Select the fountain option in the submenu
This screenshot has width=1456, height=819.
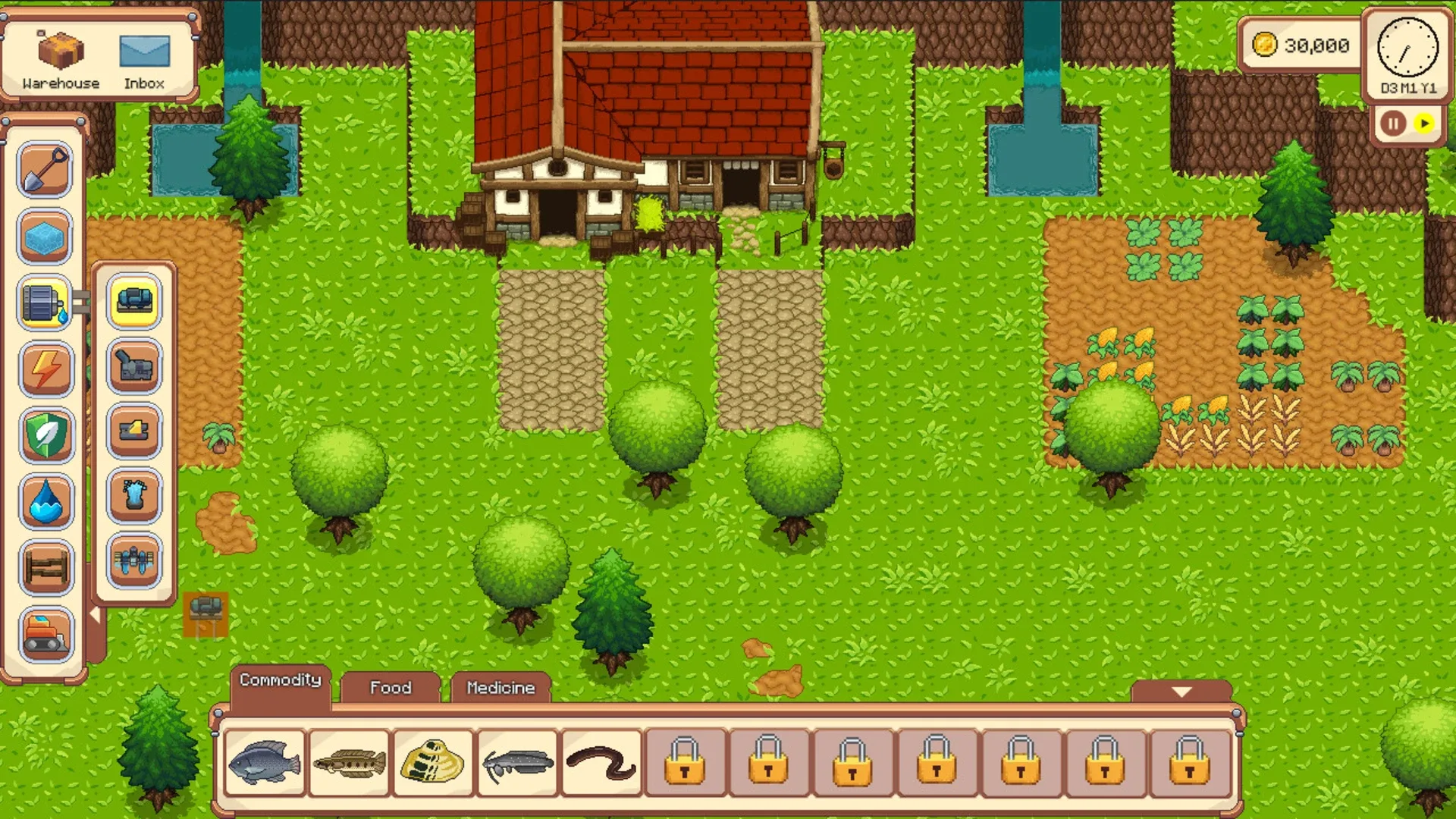point(134,493)
